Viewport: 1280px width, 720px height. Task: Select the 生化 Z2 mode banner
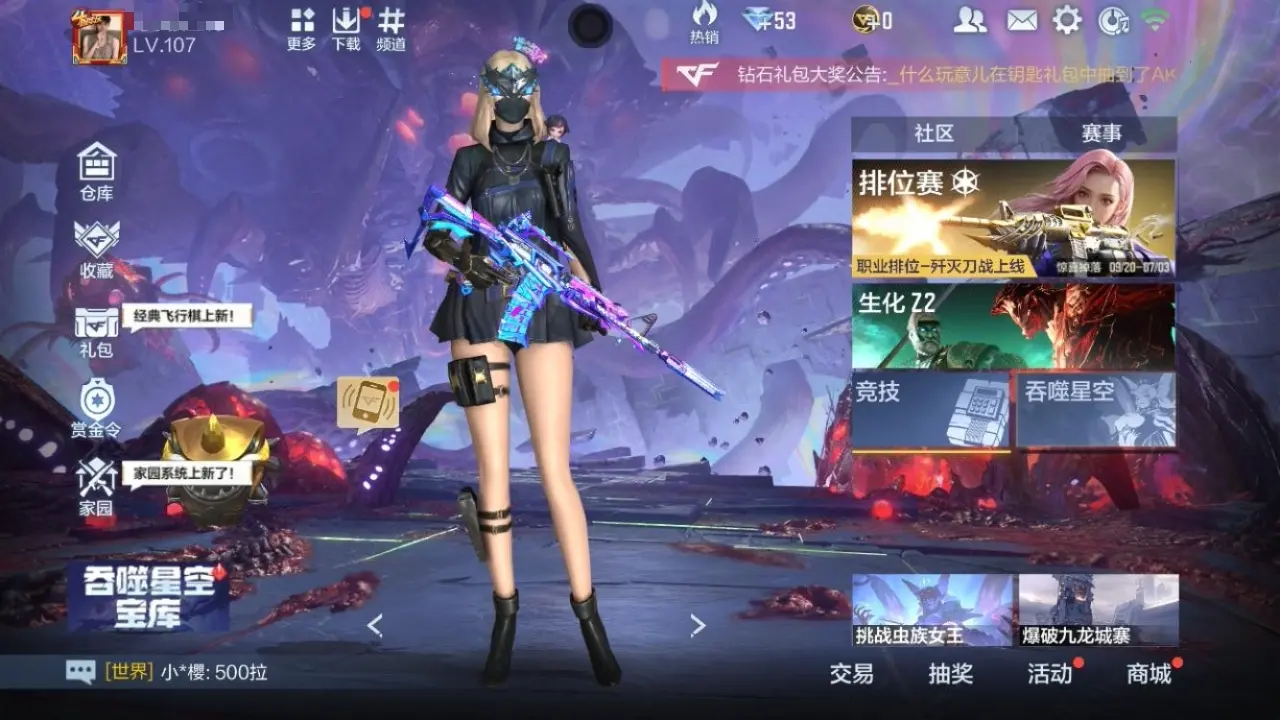(x=1013, y=326)
